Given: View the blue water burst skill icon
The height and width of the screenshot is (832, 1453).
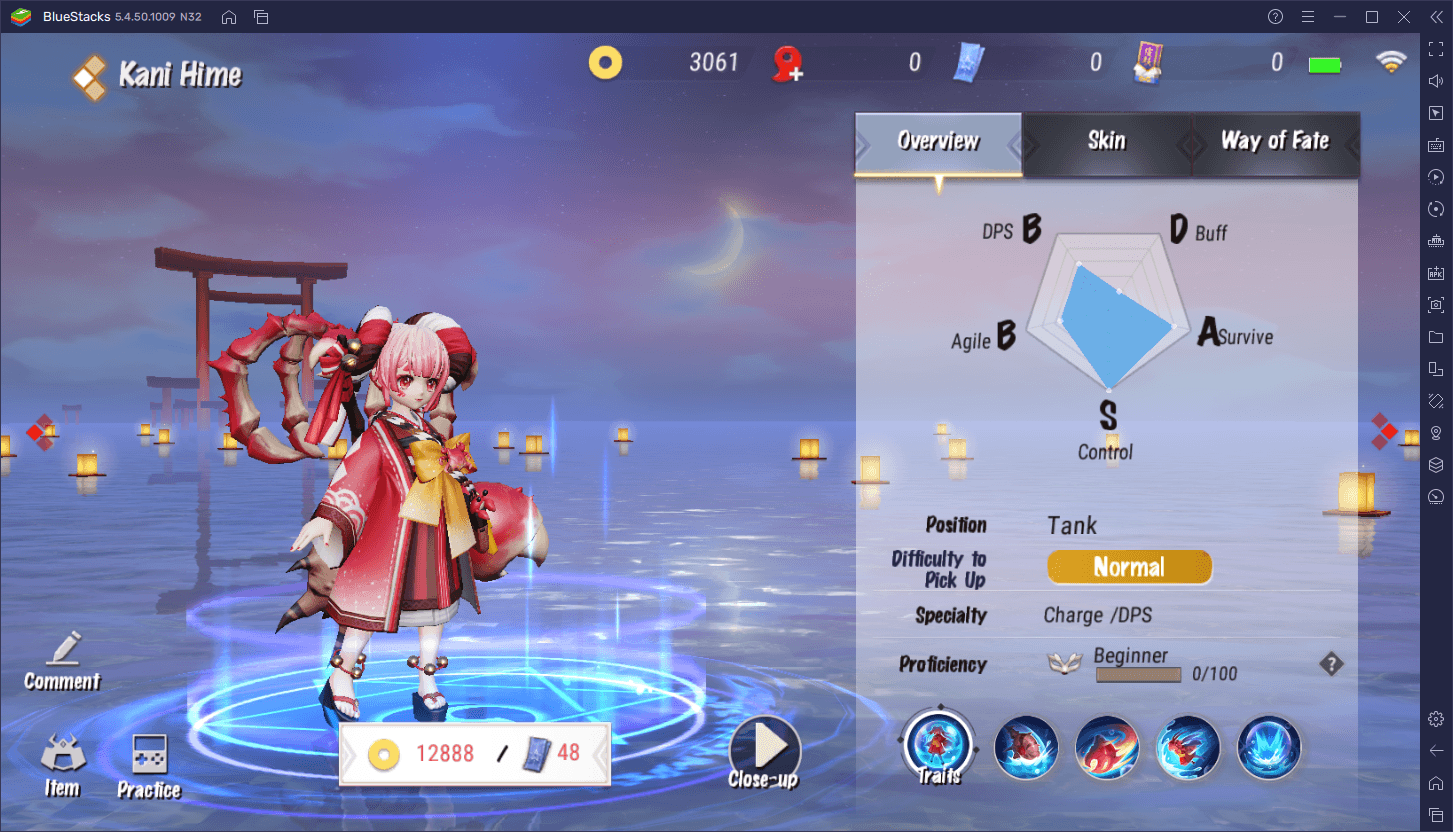Looking at the screenshot, I should tap(1269, 747).
